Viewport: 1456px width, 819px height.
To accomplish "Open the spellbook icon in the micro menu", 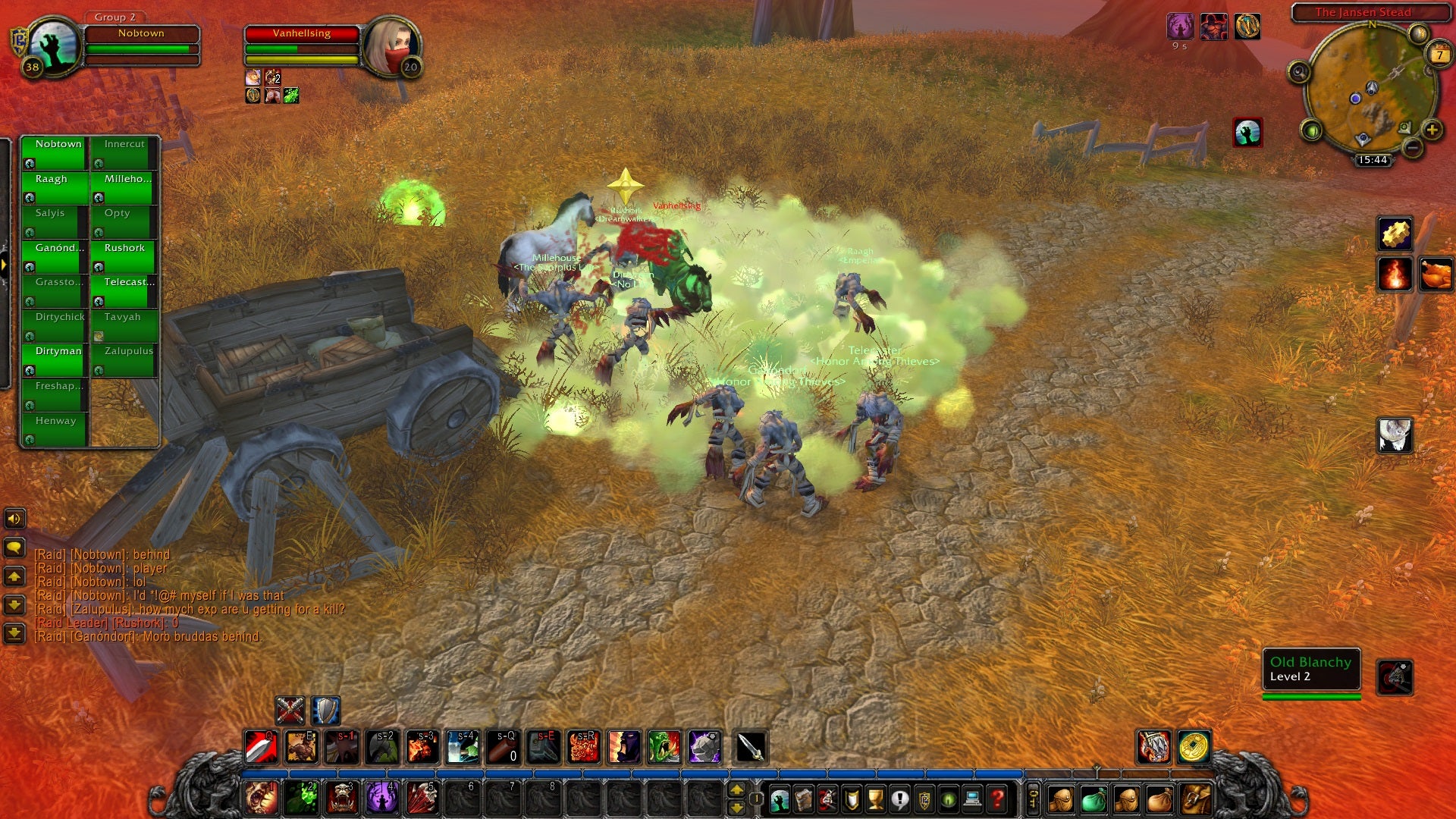I will pos(805,799).
